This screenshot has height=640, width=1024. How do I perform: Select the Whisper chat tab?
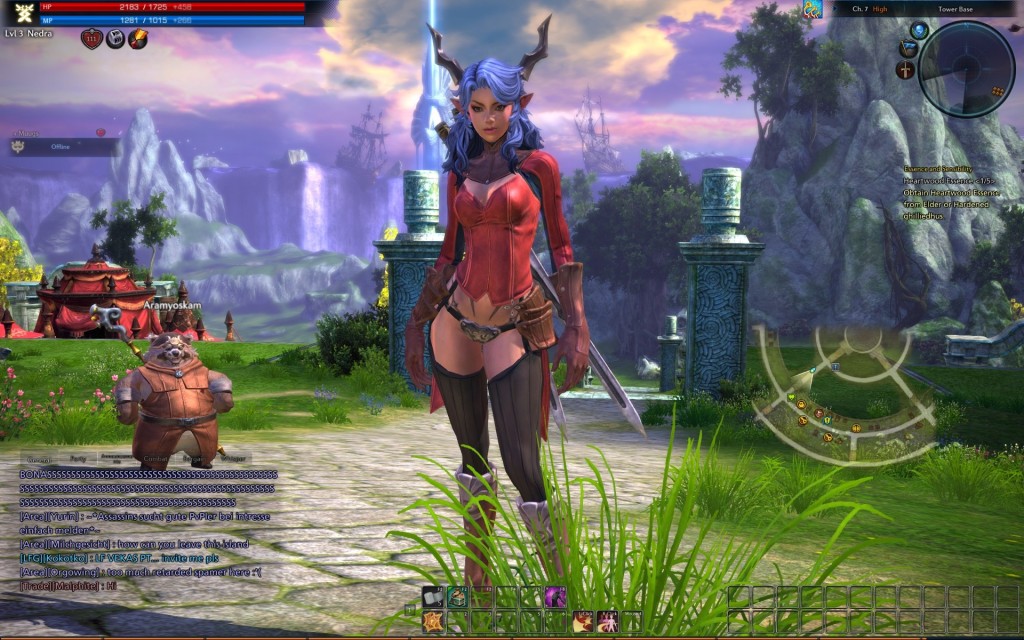click(x=232, y=459)
